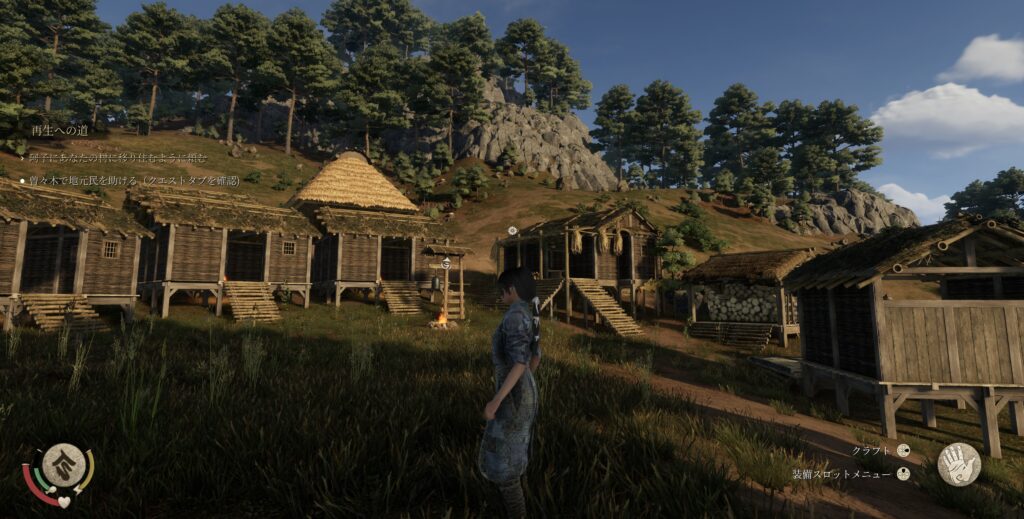
Task: Open the 再生への道 quest tracker title
Action: (x=60, y=130)
